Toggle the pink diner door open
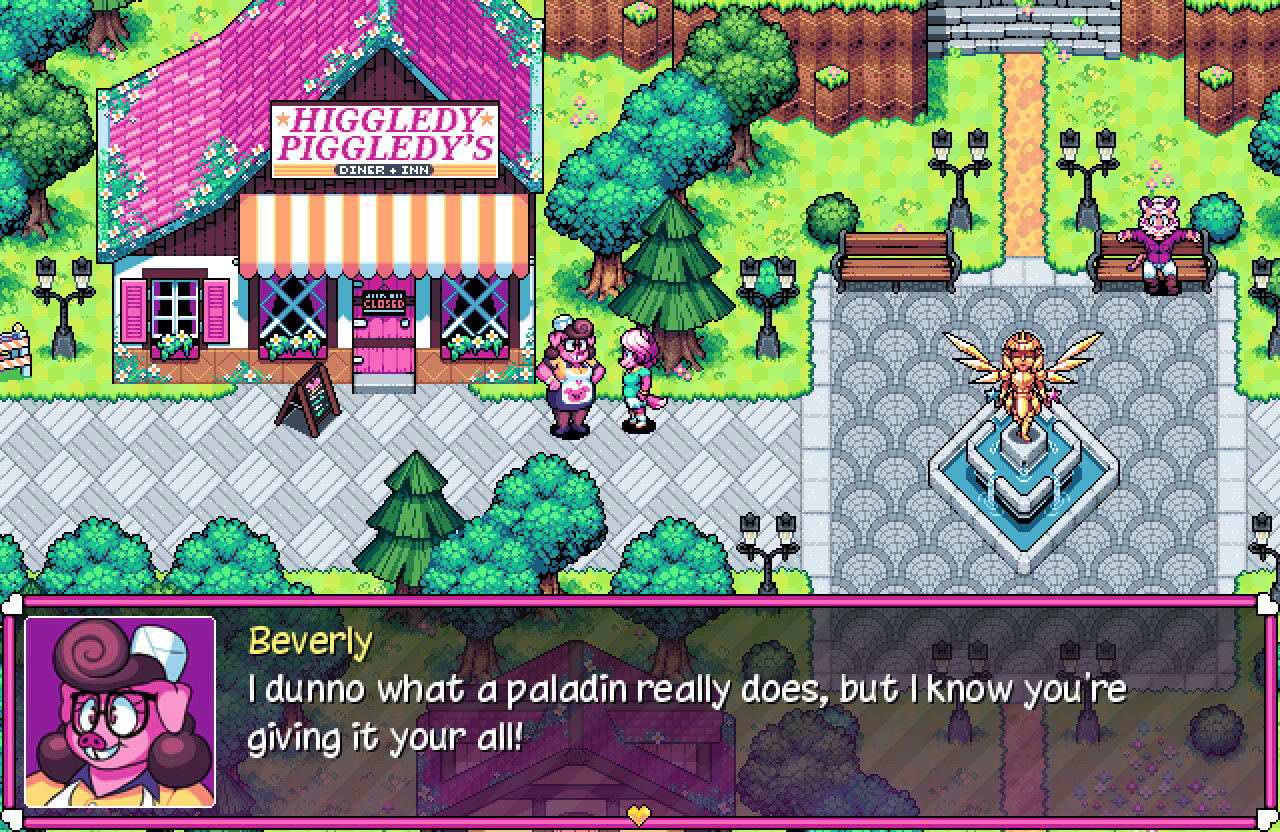This screenshot has width=1280, height=832. 383,350
